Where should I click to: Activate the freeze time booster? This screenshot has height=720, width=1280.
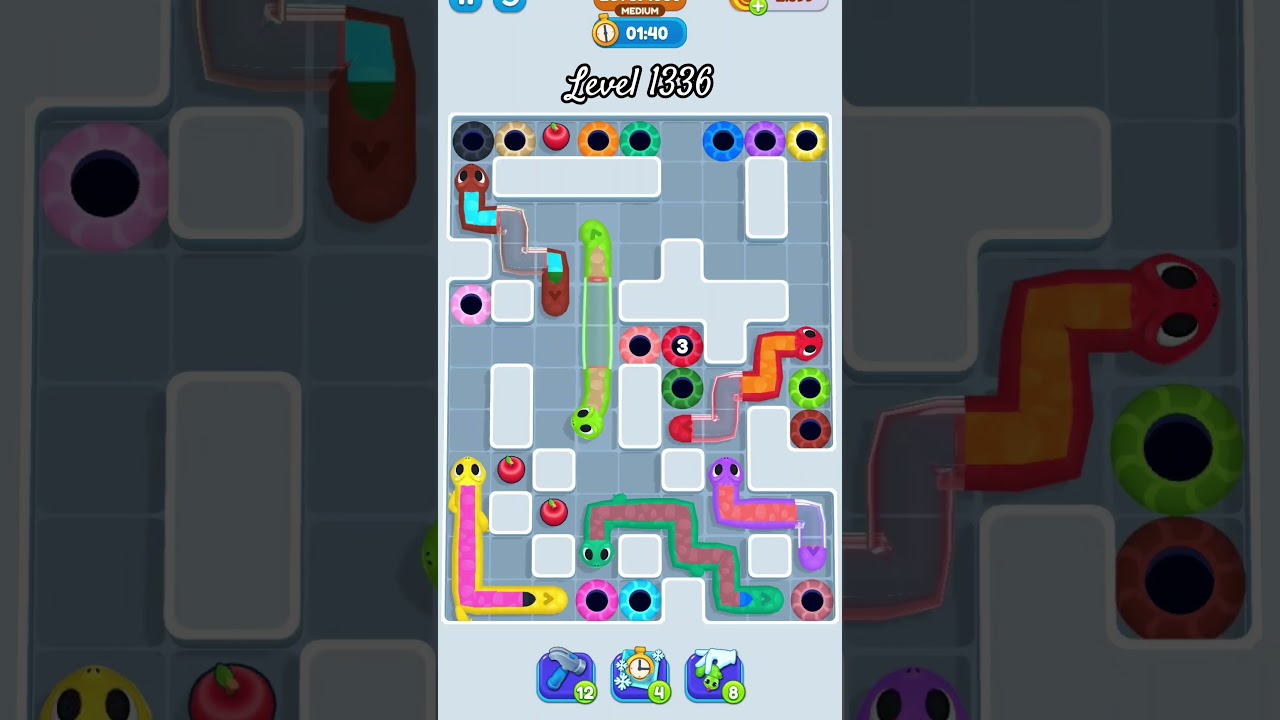(639, 673)
